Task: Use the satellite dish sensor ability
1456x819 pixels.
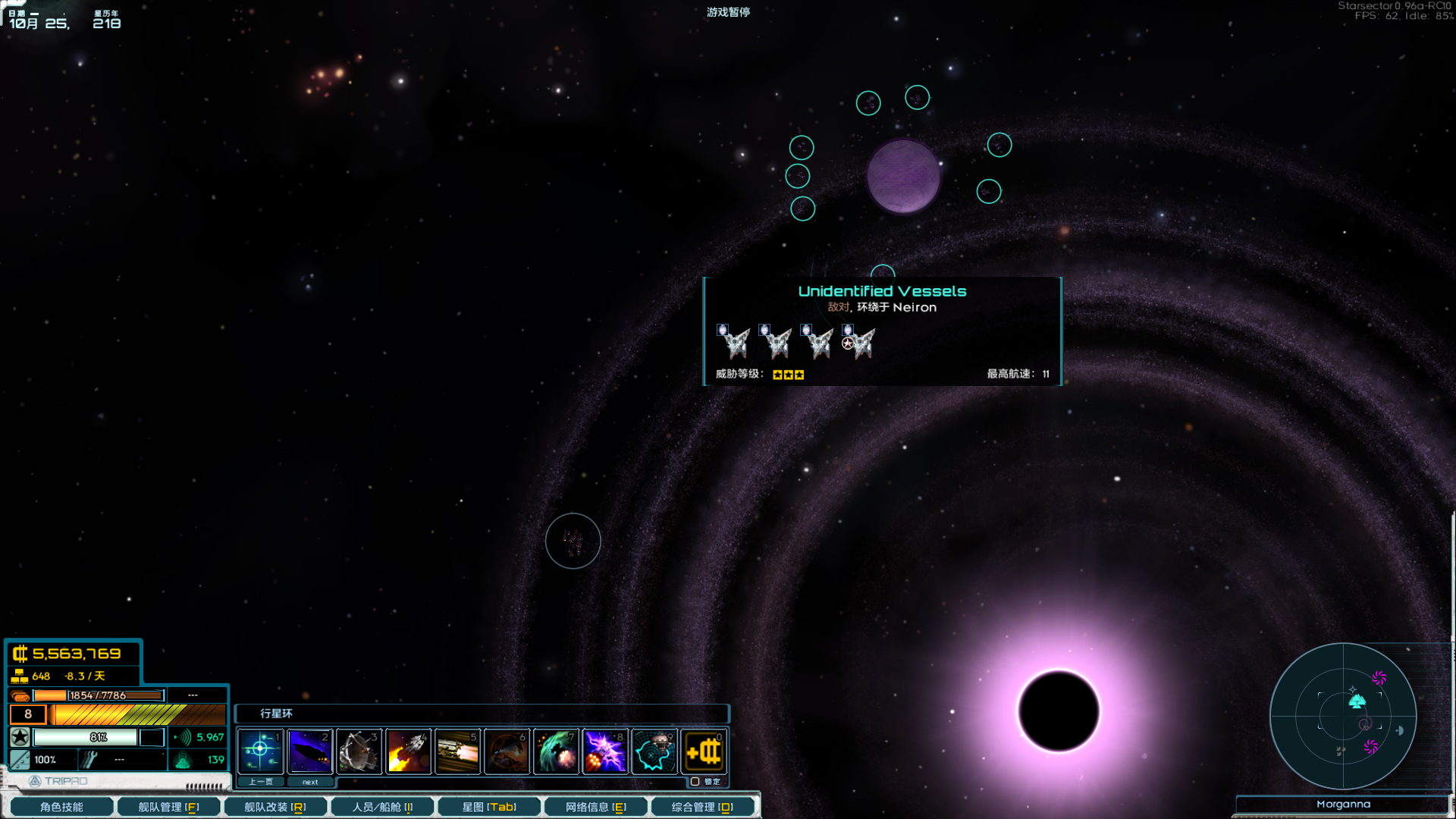Action: coord(359,752)
